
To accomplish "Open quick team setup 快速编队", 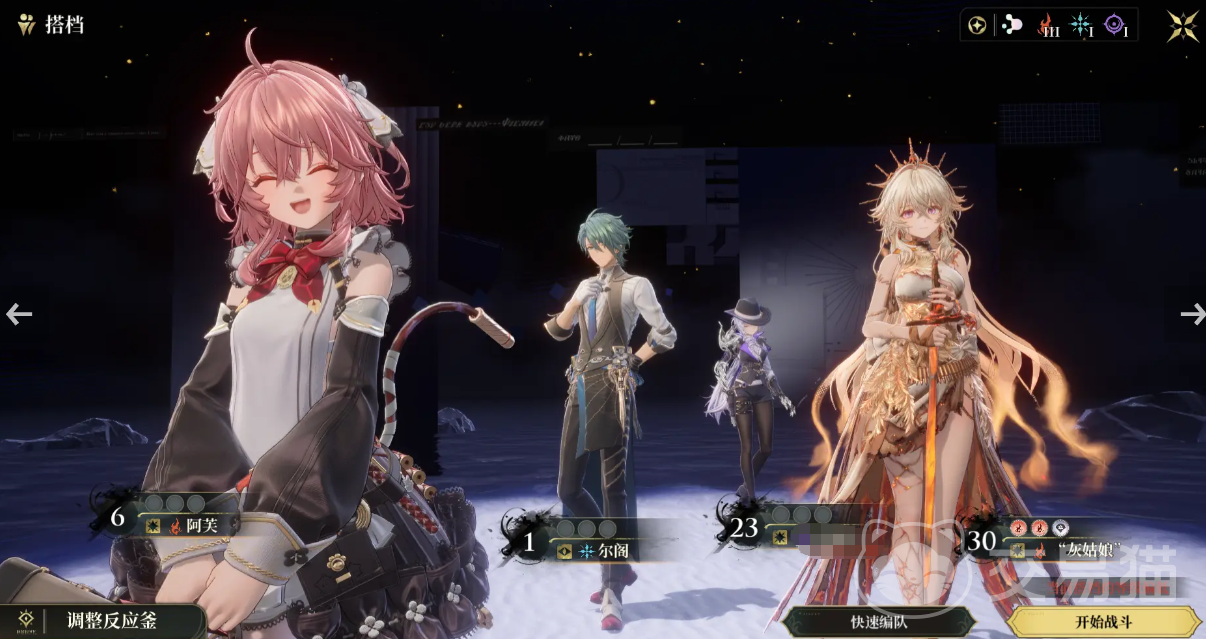I will (880, 622).
